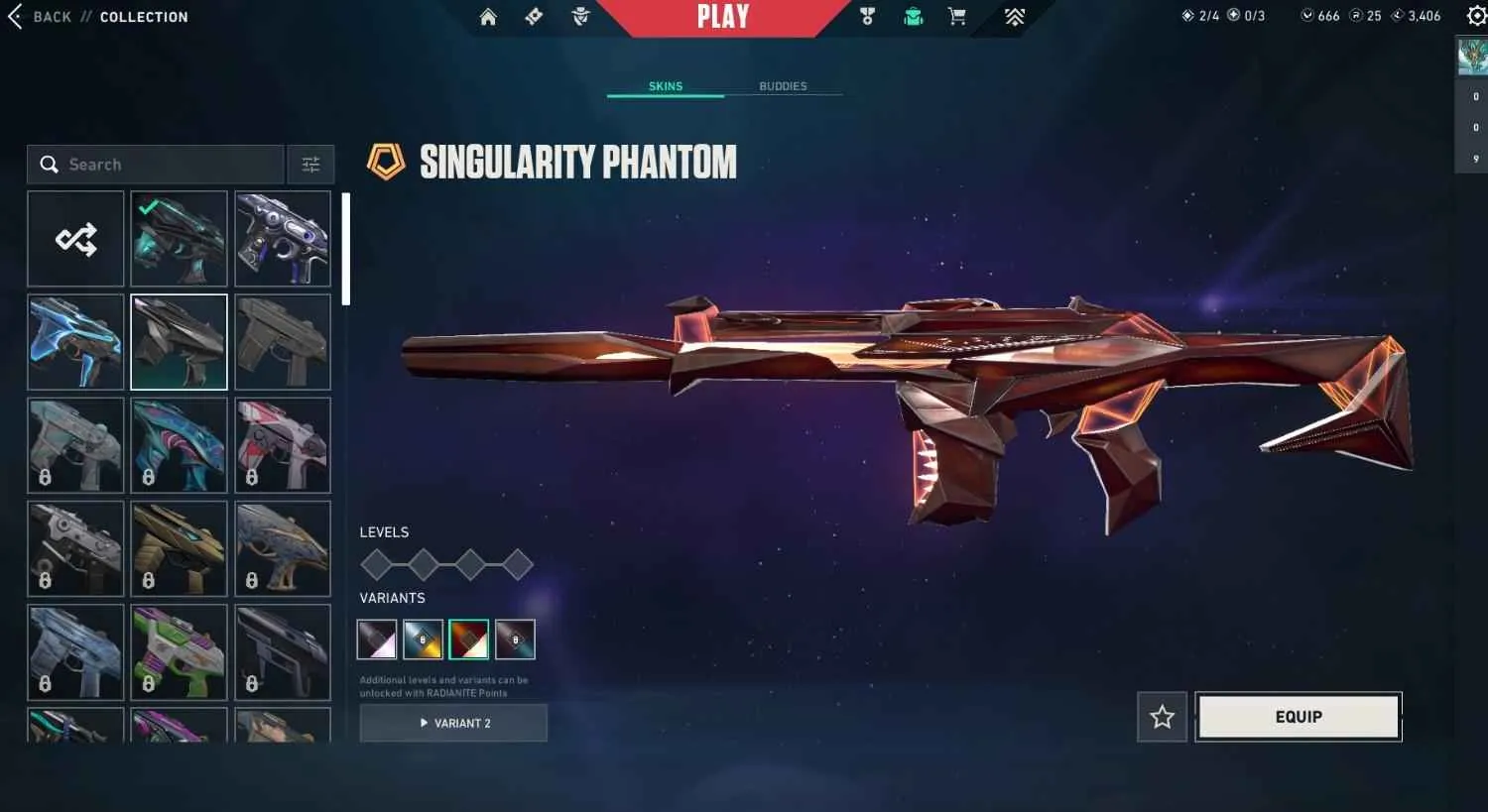Go back using the back chevron

click(x=14, y=16)
